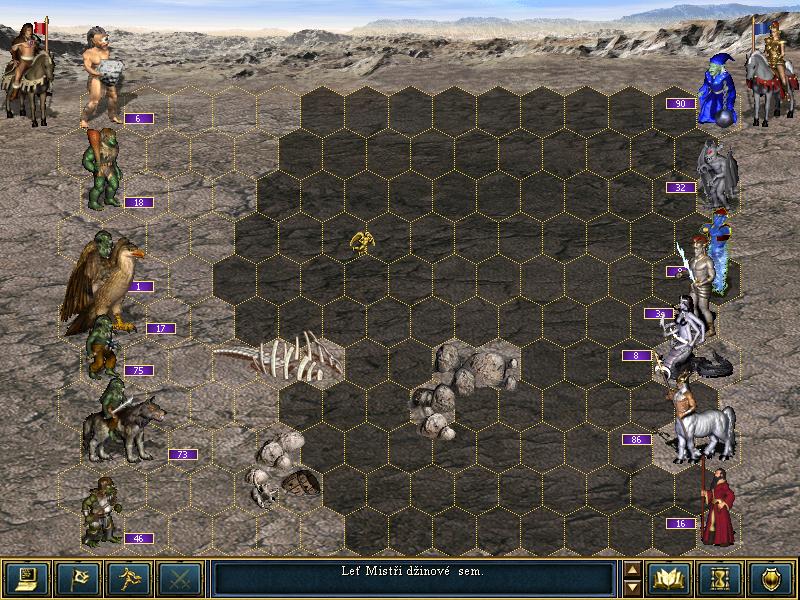Click the hourglass Wait button
The height and width of the screenshot is (600, 800).
click(720, 578)
